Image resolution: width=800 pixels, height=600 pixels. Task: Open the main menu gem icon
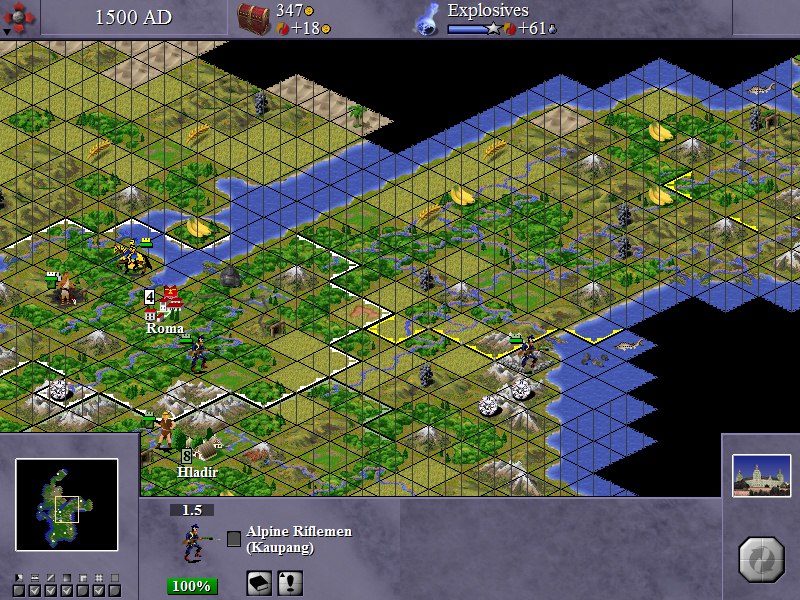(x=22, y=16)
